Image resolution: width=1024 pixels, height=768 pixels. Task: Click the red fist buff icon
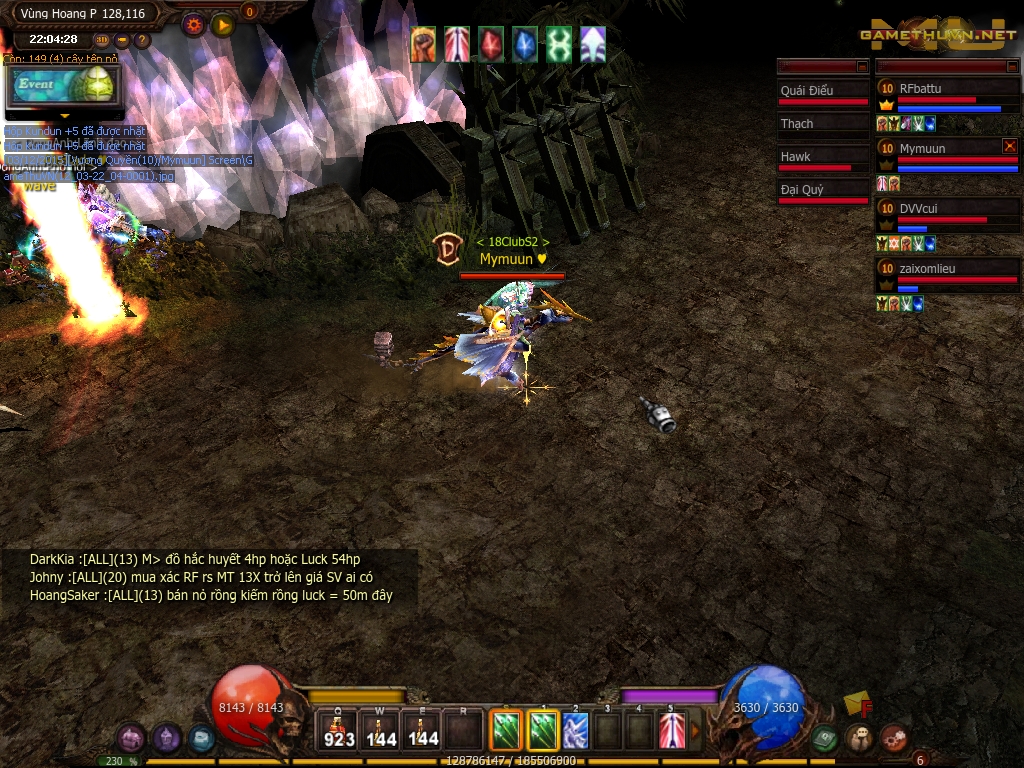[424, 45]
